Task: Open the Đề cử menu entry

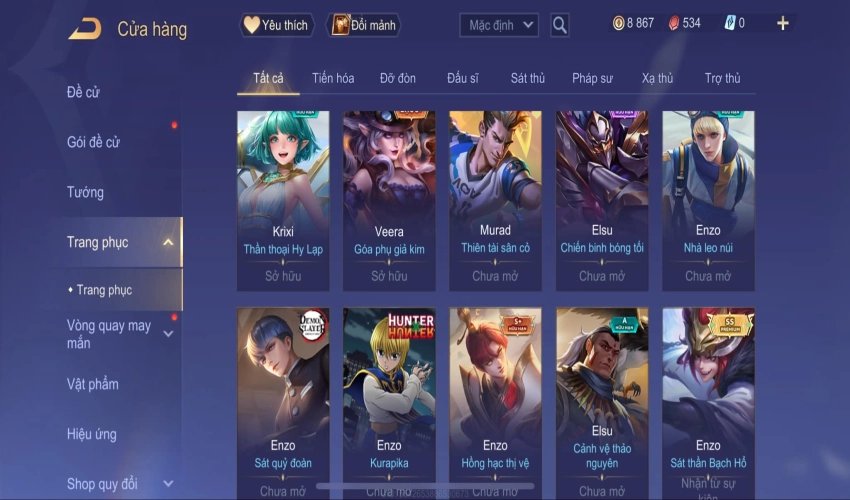Action: 84,93
